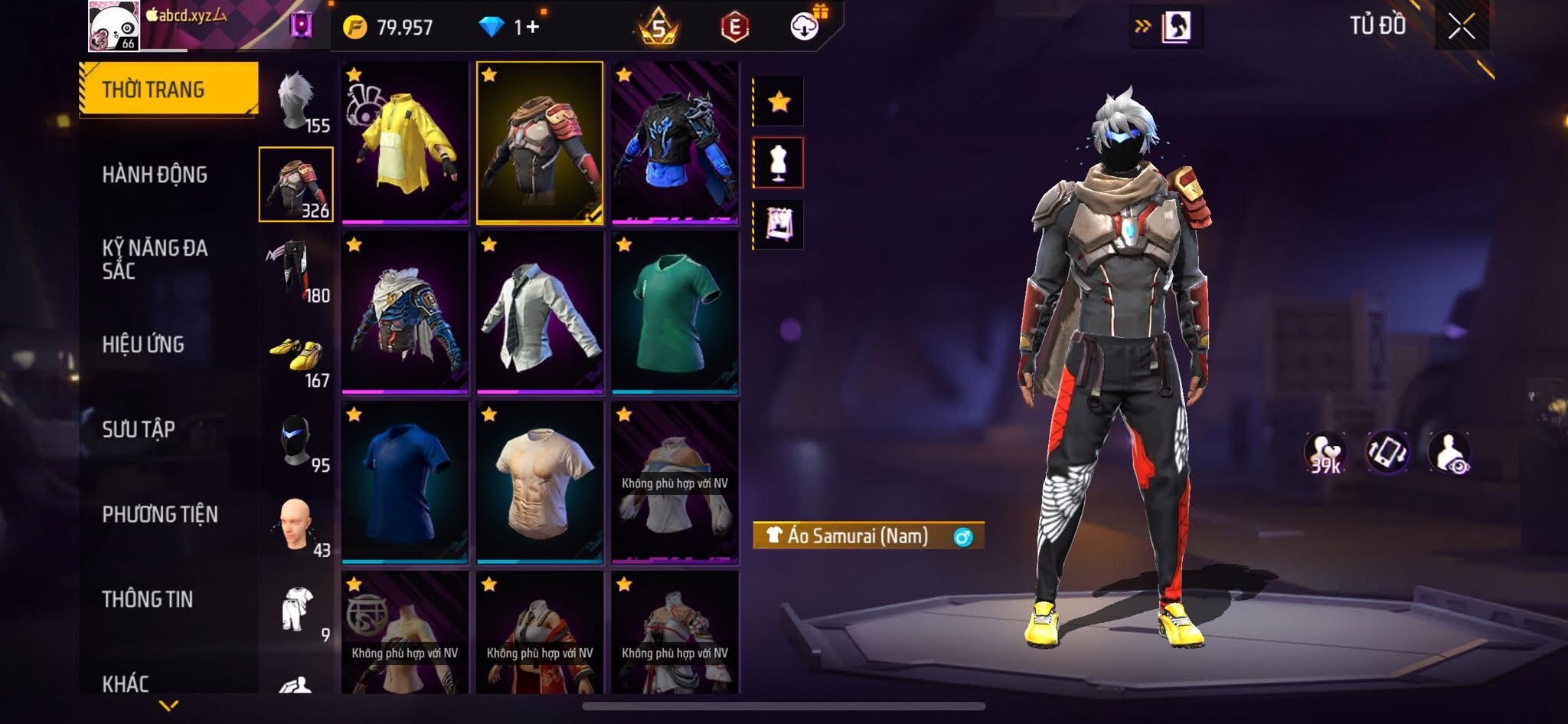Choose the yellow raincoat top

pos(405,143)
